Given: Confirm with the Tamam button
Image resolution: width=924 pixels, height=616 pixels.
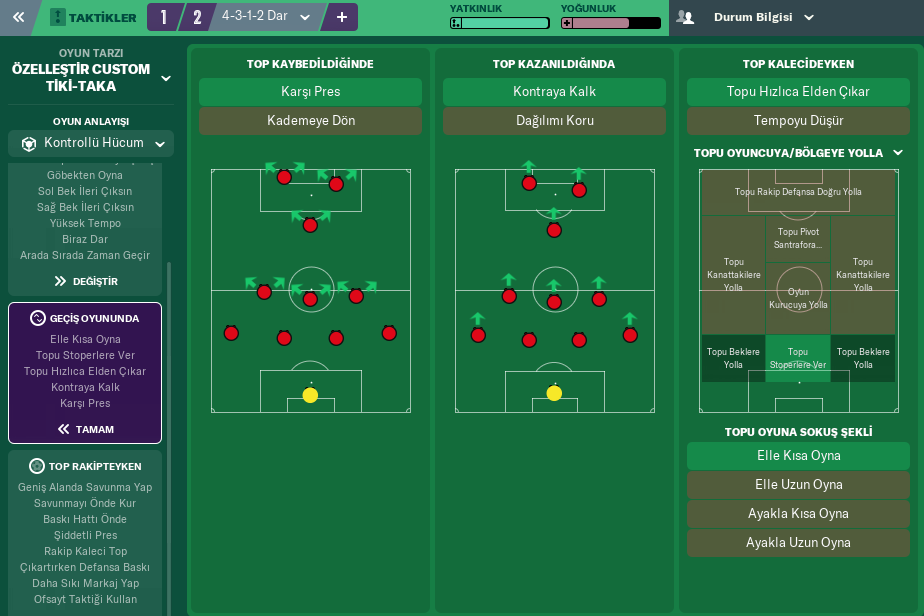Looking at the screenshot, I should (86, 429).
